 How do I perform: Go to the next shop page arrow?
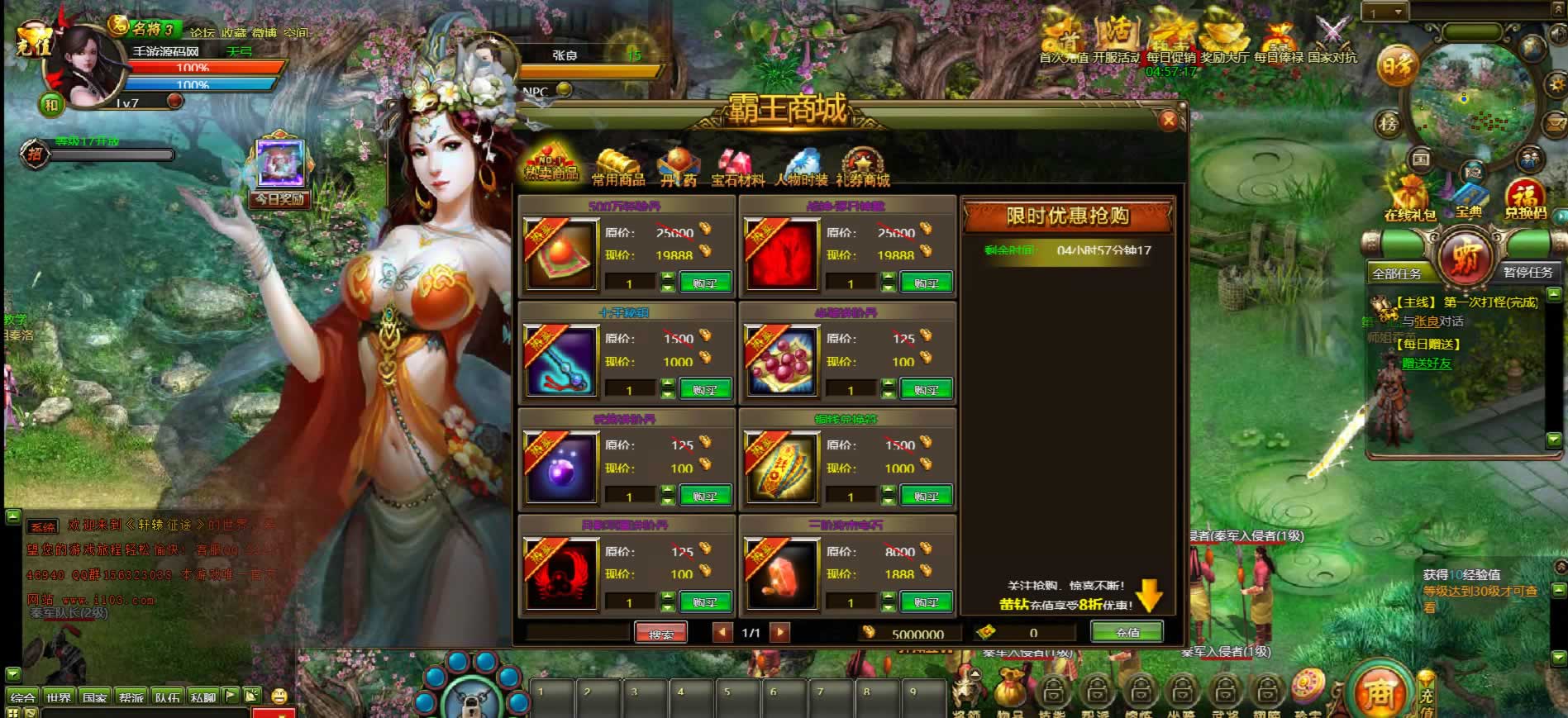pos(779,633)
